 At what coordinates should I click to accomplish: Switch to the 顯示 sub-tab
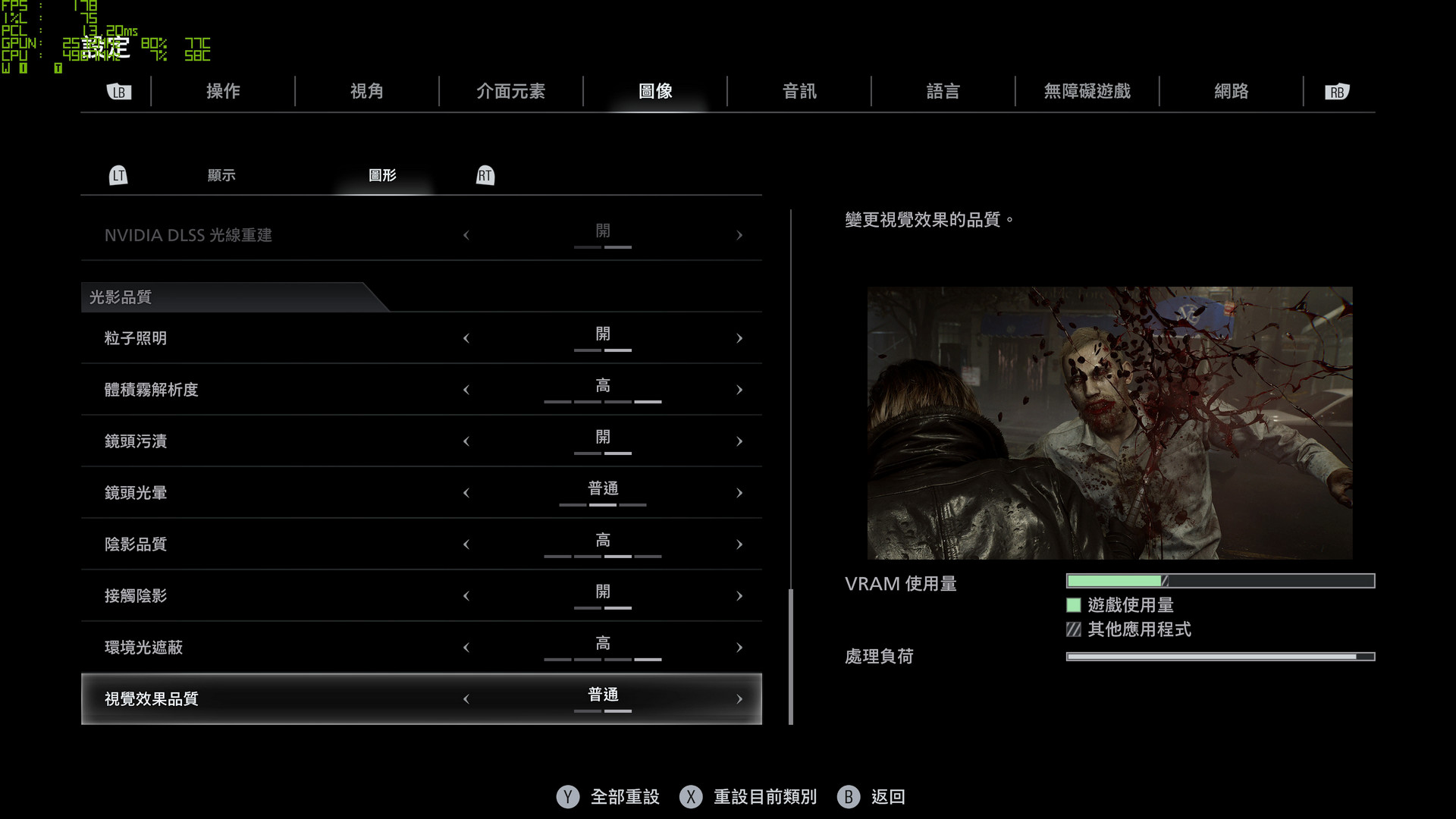[221, 175]
